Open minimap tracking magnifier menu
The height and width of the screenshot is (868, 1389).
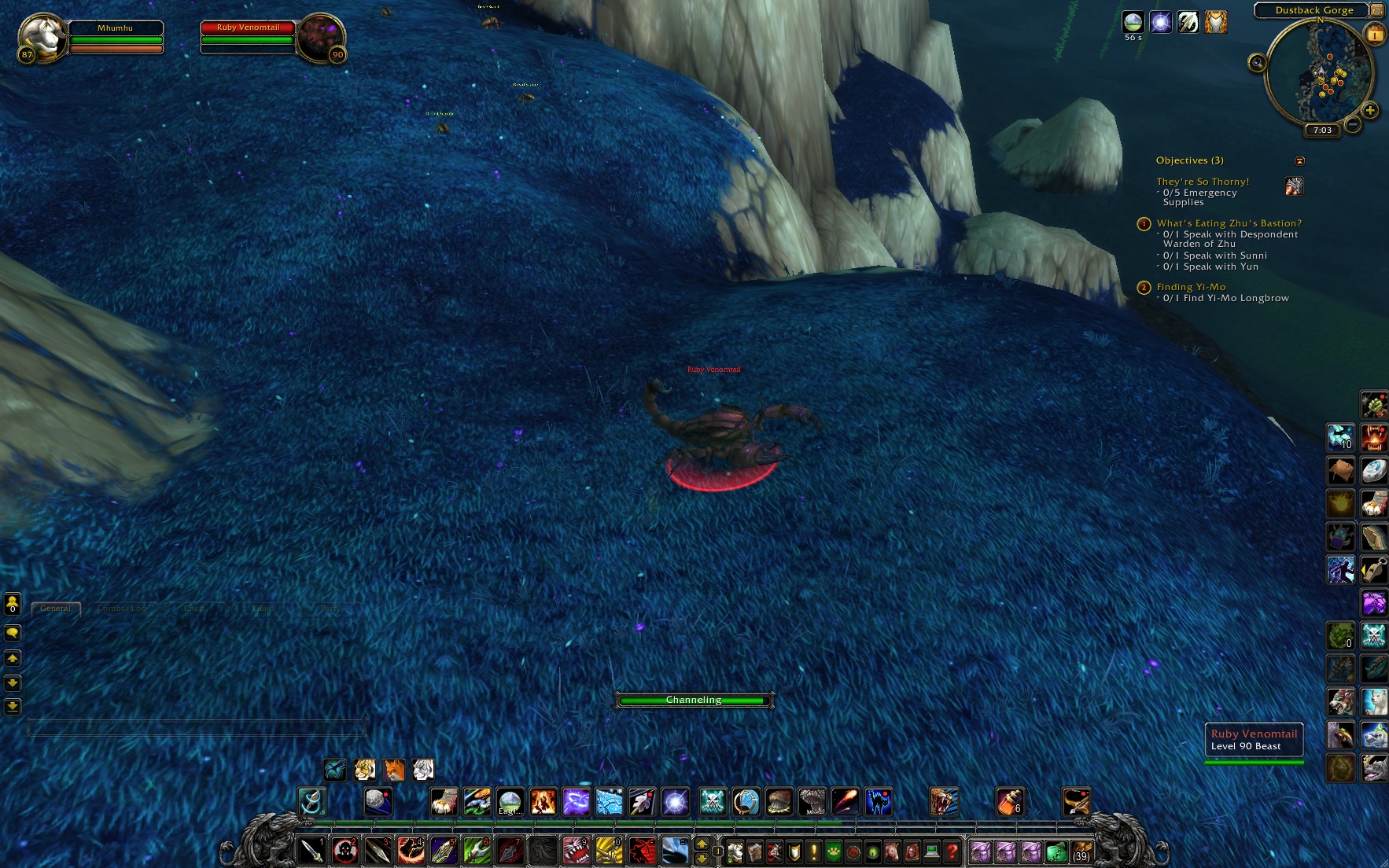1257,63
